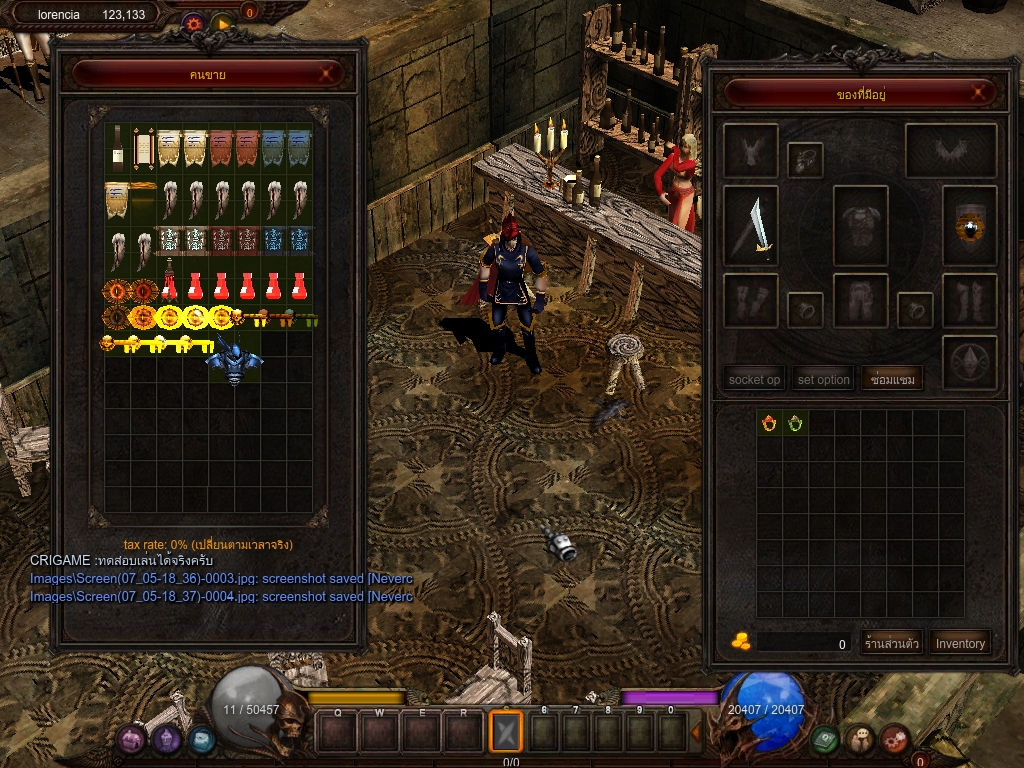
Task: Click the orange play arrow icon
Action: coord(222,21)
